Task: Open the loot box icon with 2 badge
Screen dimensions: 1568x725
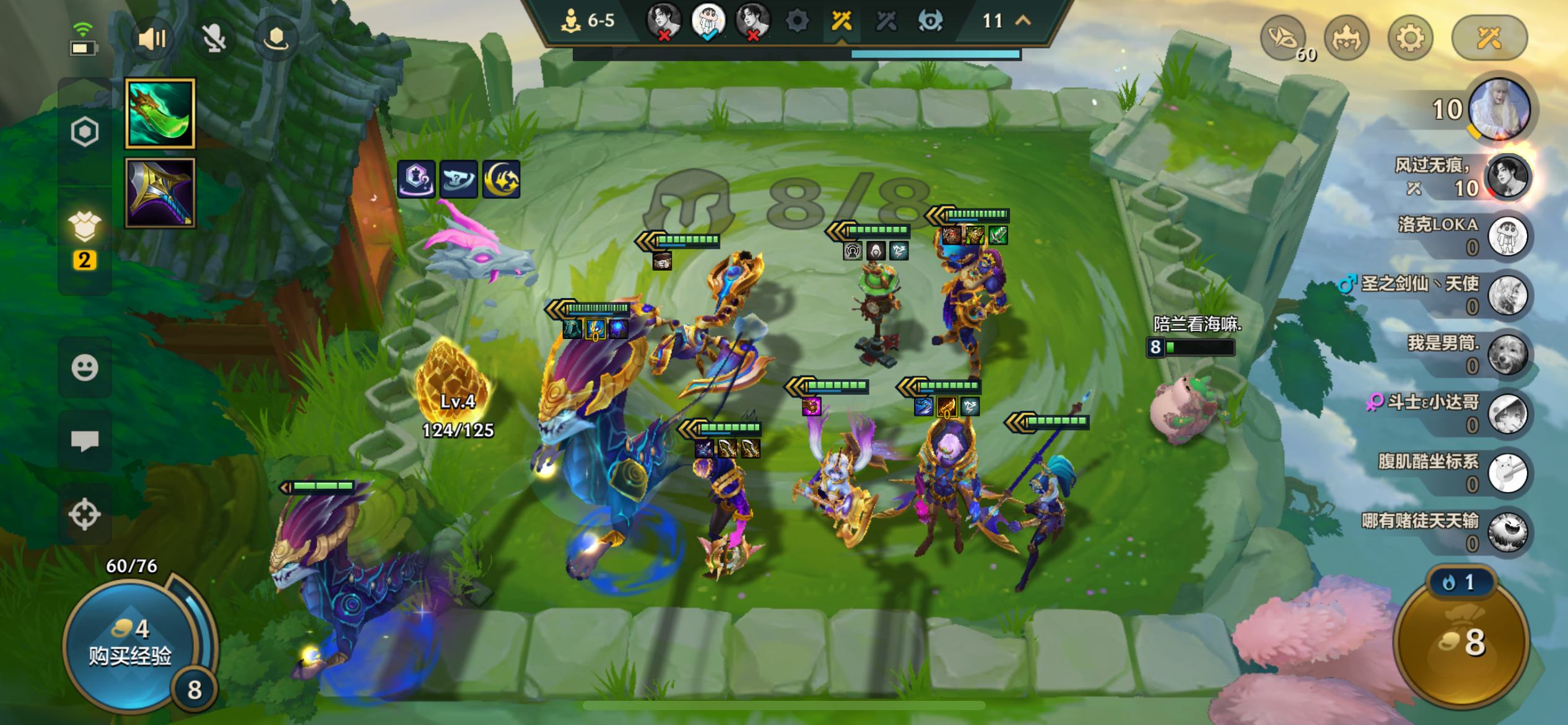Action: [85, 227]
